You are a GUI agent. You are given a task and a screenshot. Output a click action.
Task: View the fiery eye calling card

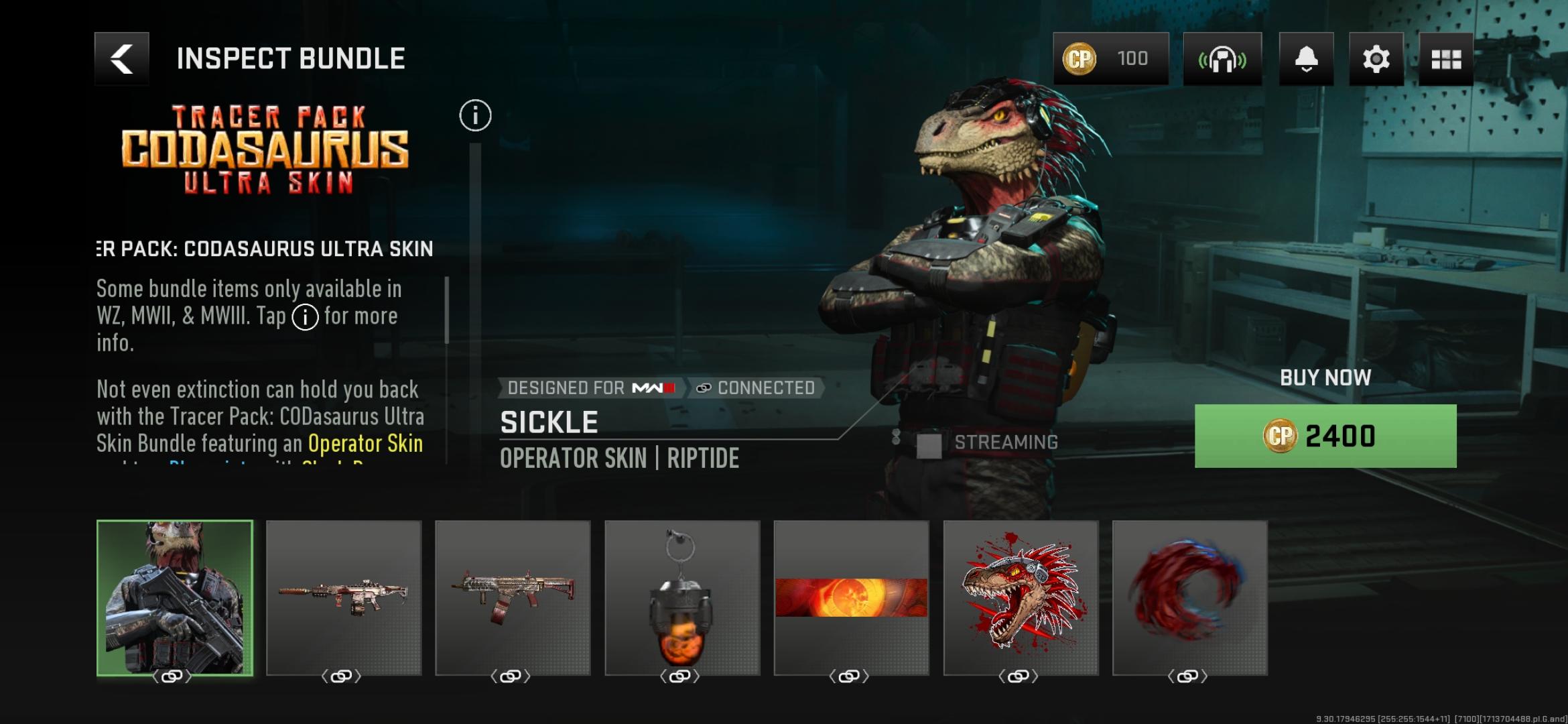pos(851,598)
